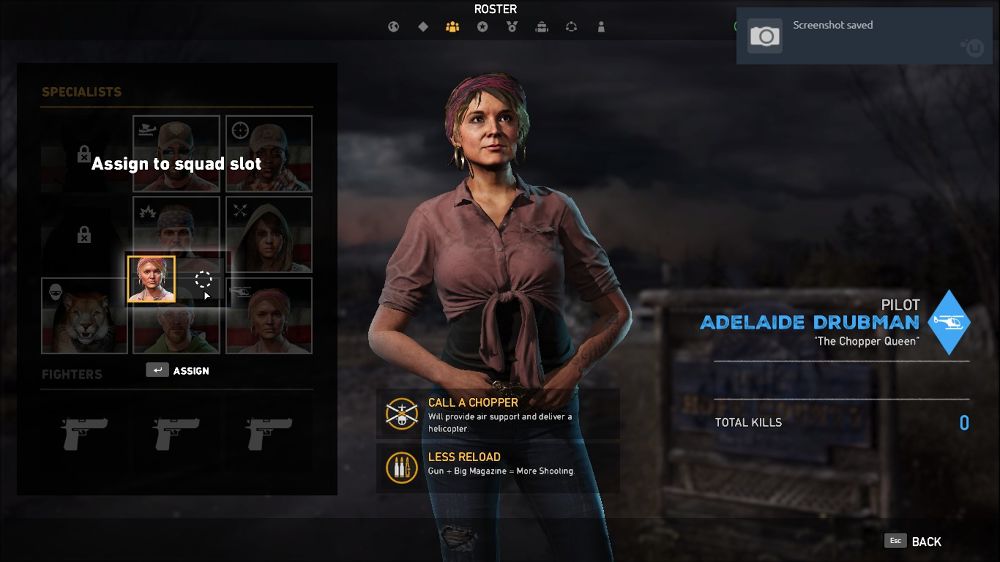Choose the empty dashed-circle squad slot
The image size is (1000, 562).
point(203,279)
